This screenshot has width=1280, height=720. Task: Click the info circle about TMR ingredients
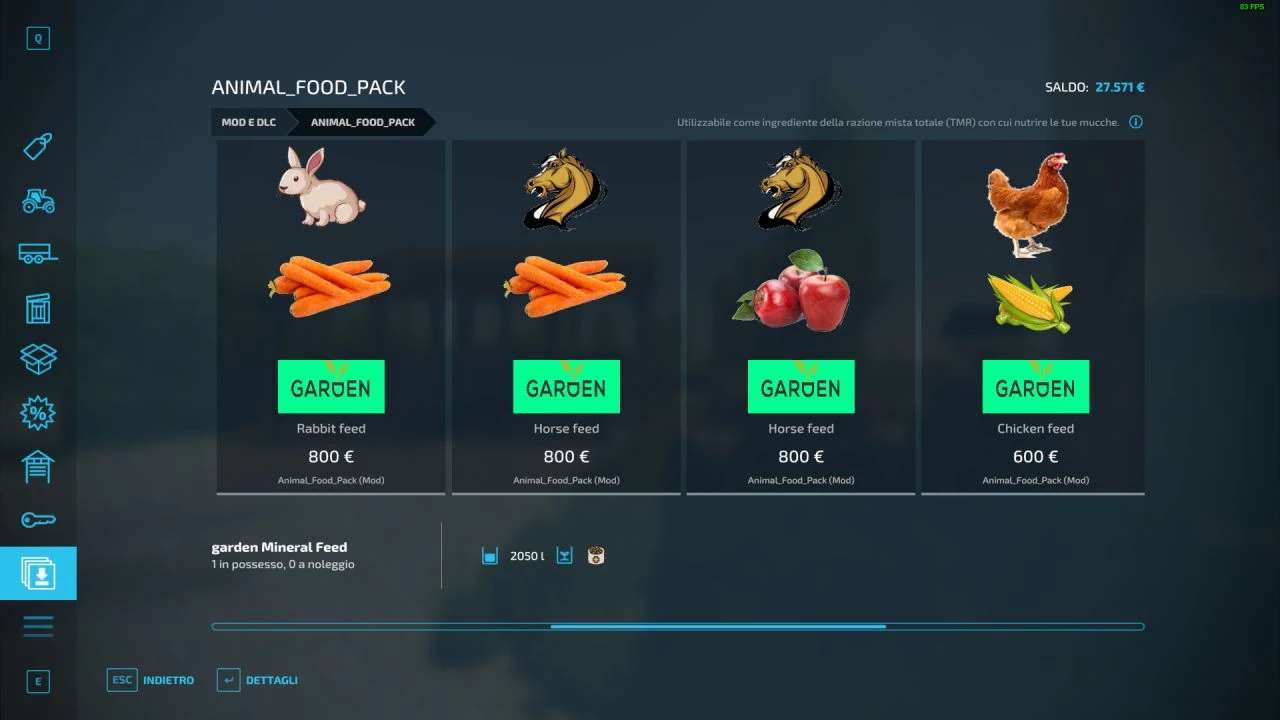point(1135,121)
